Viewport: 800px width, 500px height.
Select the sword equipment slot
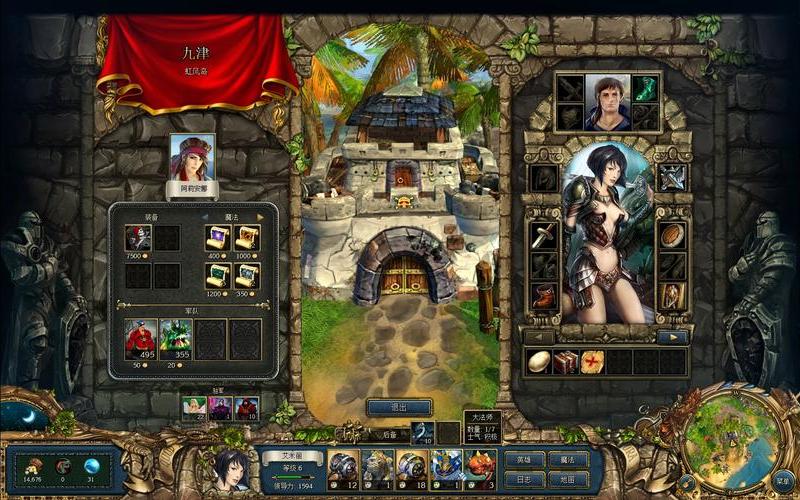[544, 237]
